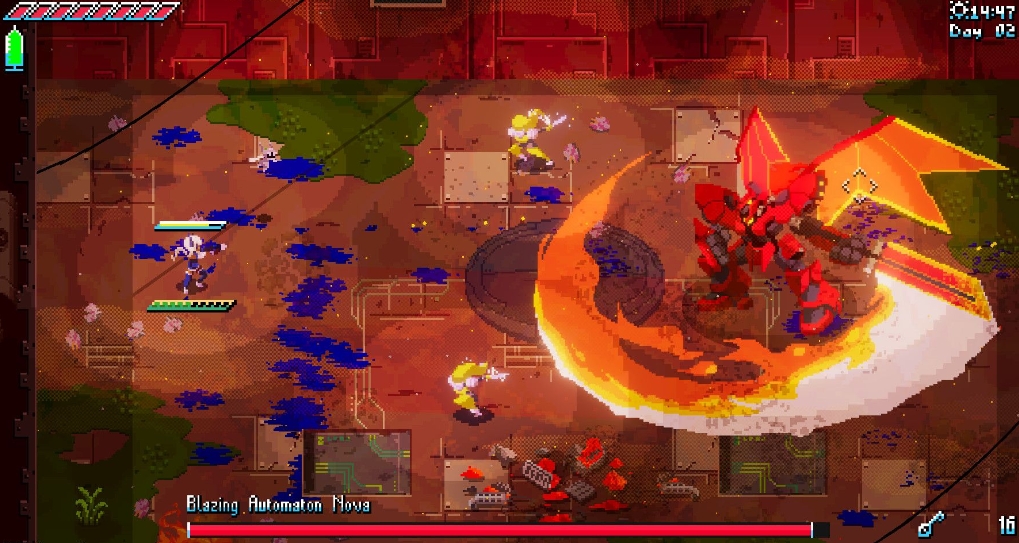1019x543 pixels.
Task: Select the key icon beside the counter
Action: [930, 522]
